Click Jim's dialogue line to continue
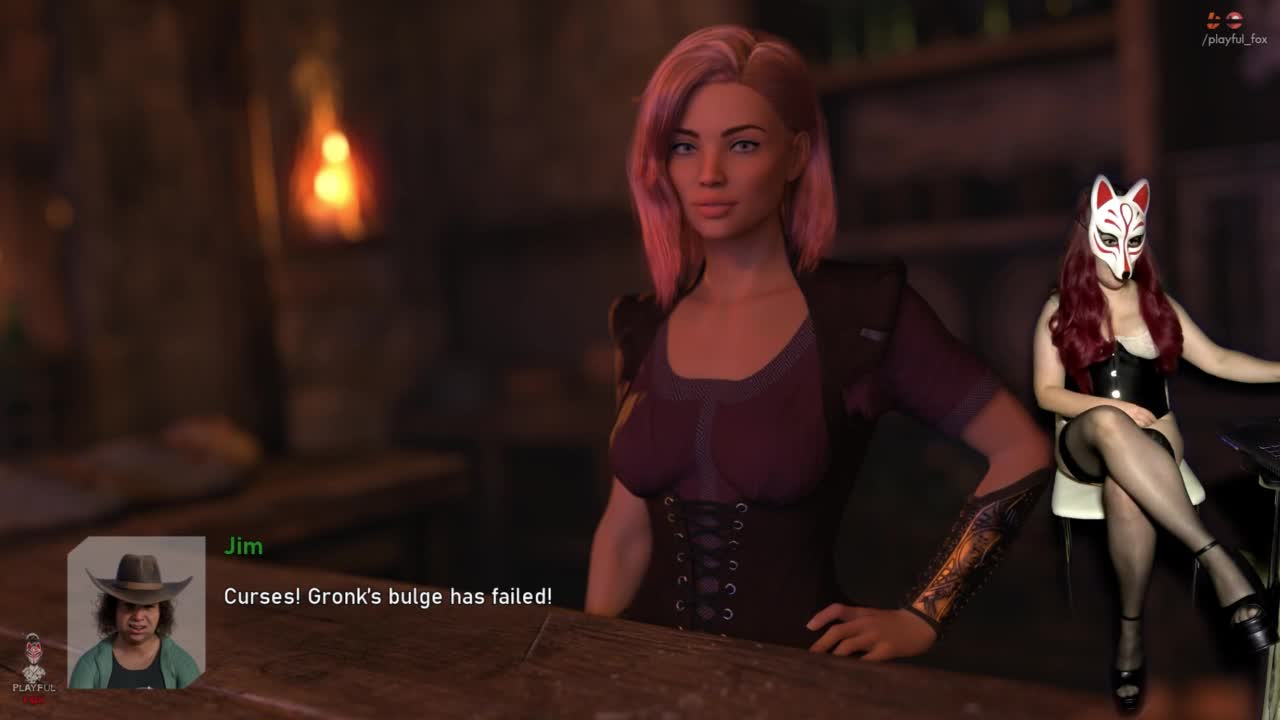Image resolution: width=1280 pixels, height=720 pixels. pyautogui.click(x=387, y=596)
